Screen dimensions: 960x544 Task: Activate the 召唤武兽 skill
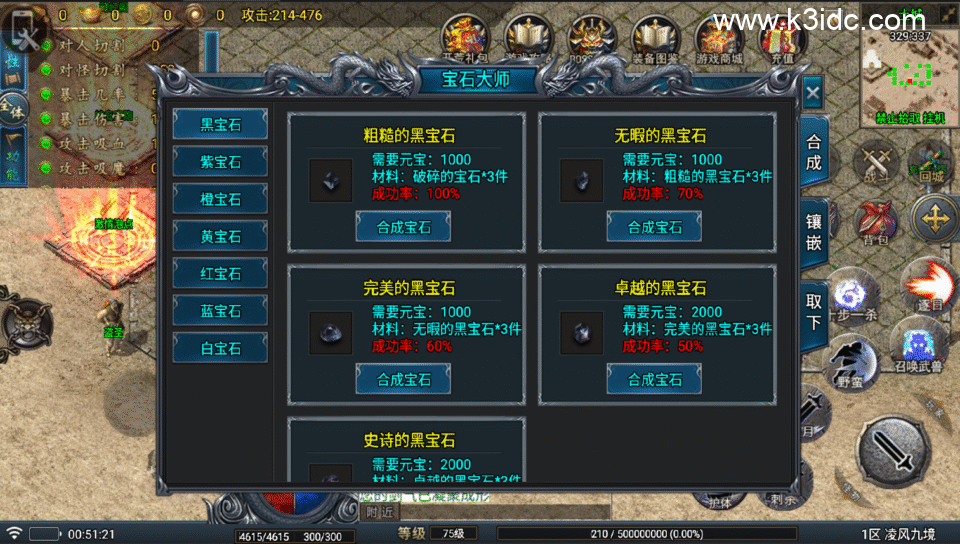tap(916, 346)
